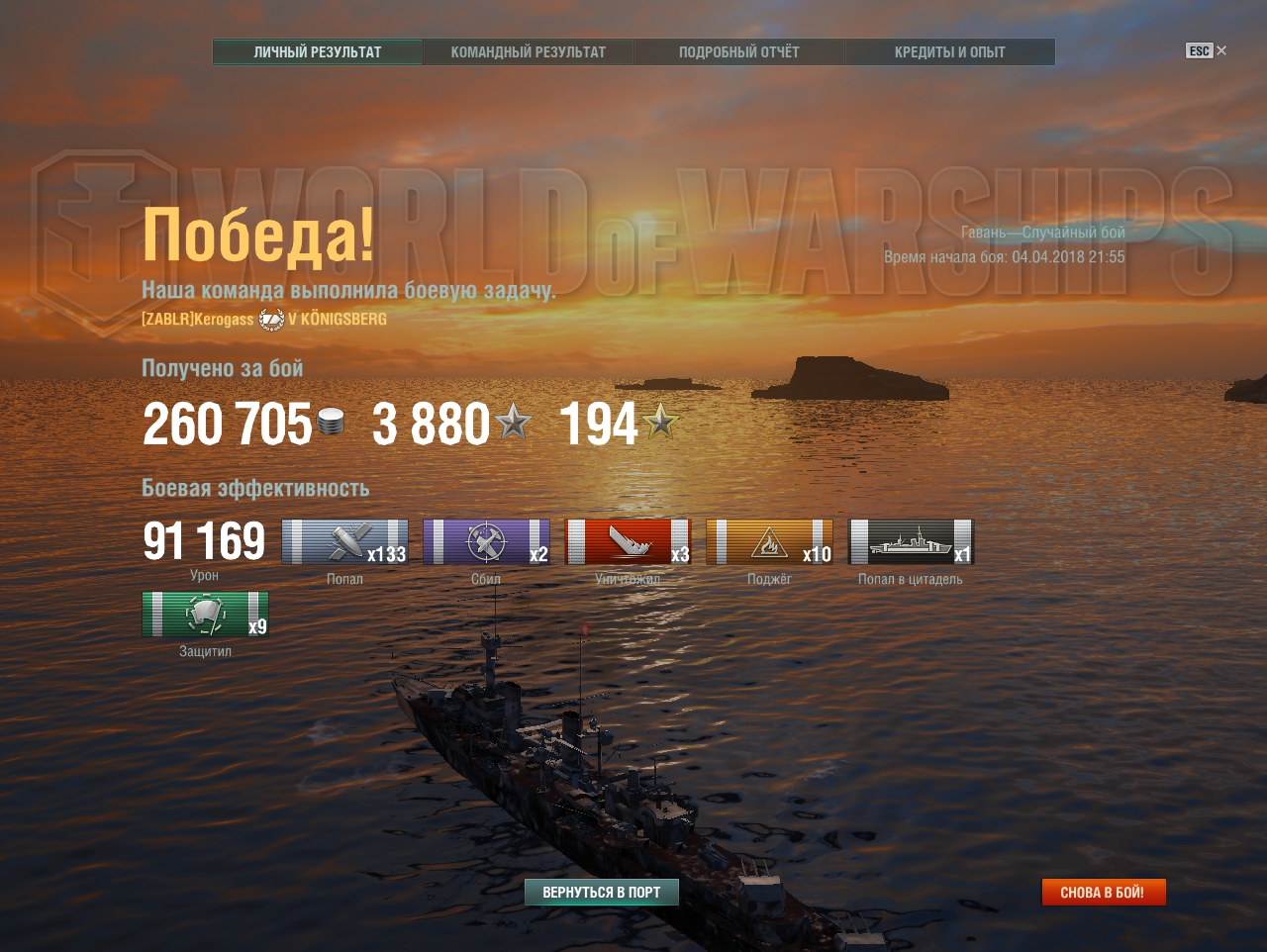Screen dimensions: 1267x952
Task: Choose the red Уничтожил x3 ribbon
Action: [x=628, y=542]
